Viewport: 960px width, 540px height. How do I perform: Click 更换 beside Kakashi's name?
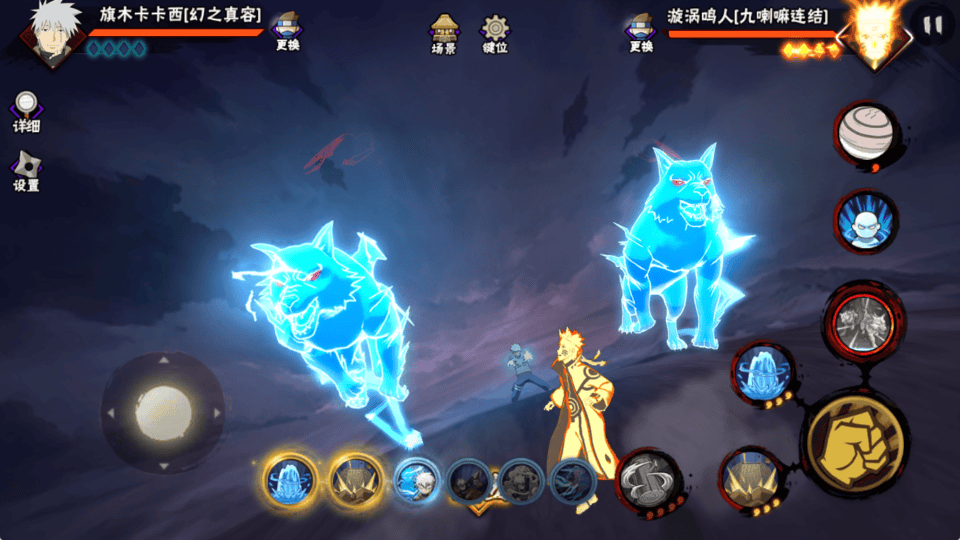coord(288,31)
